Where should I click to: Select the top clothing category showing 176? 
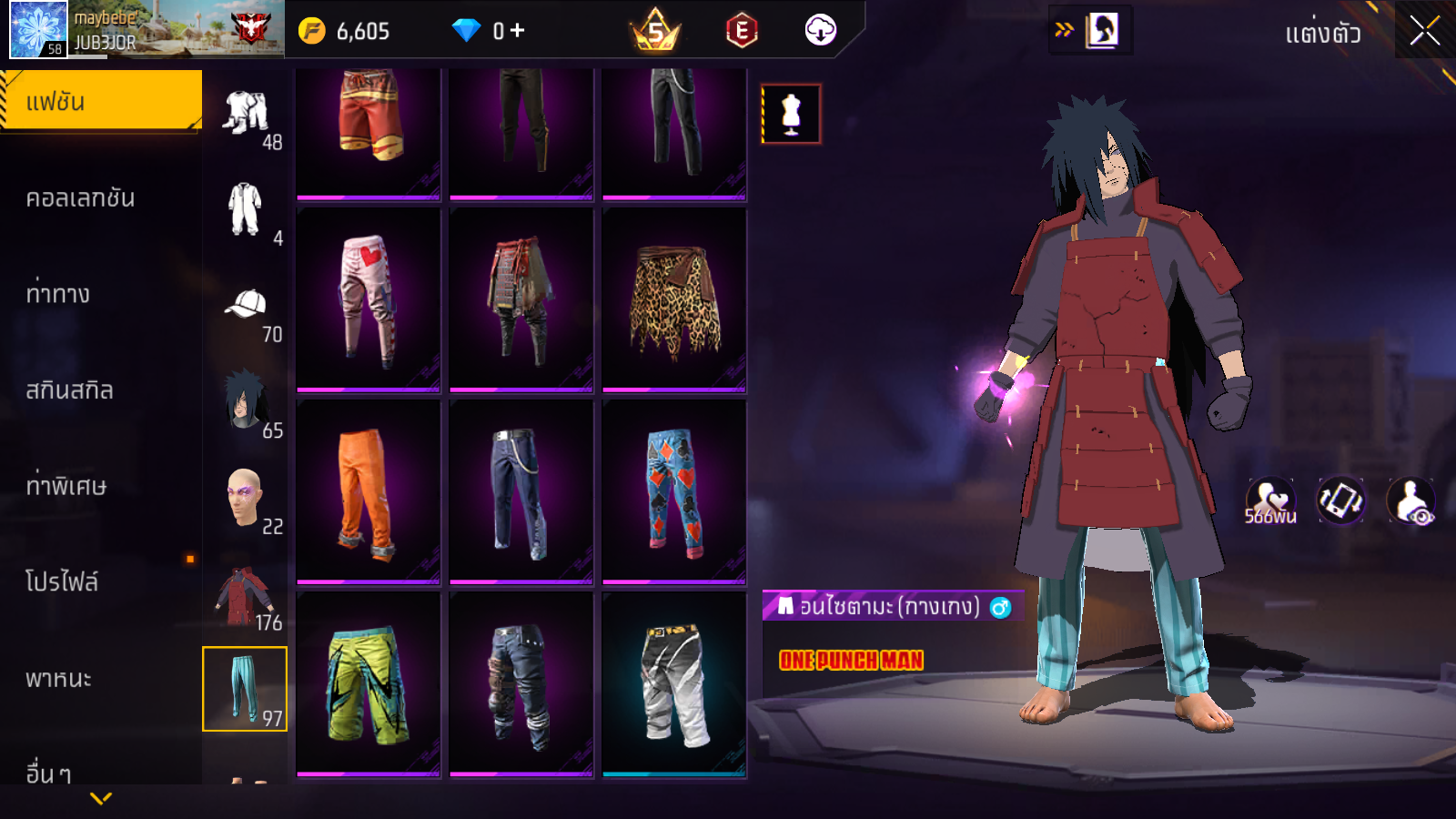246,598
